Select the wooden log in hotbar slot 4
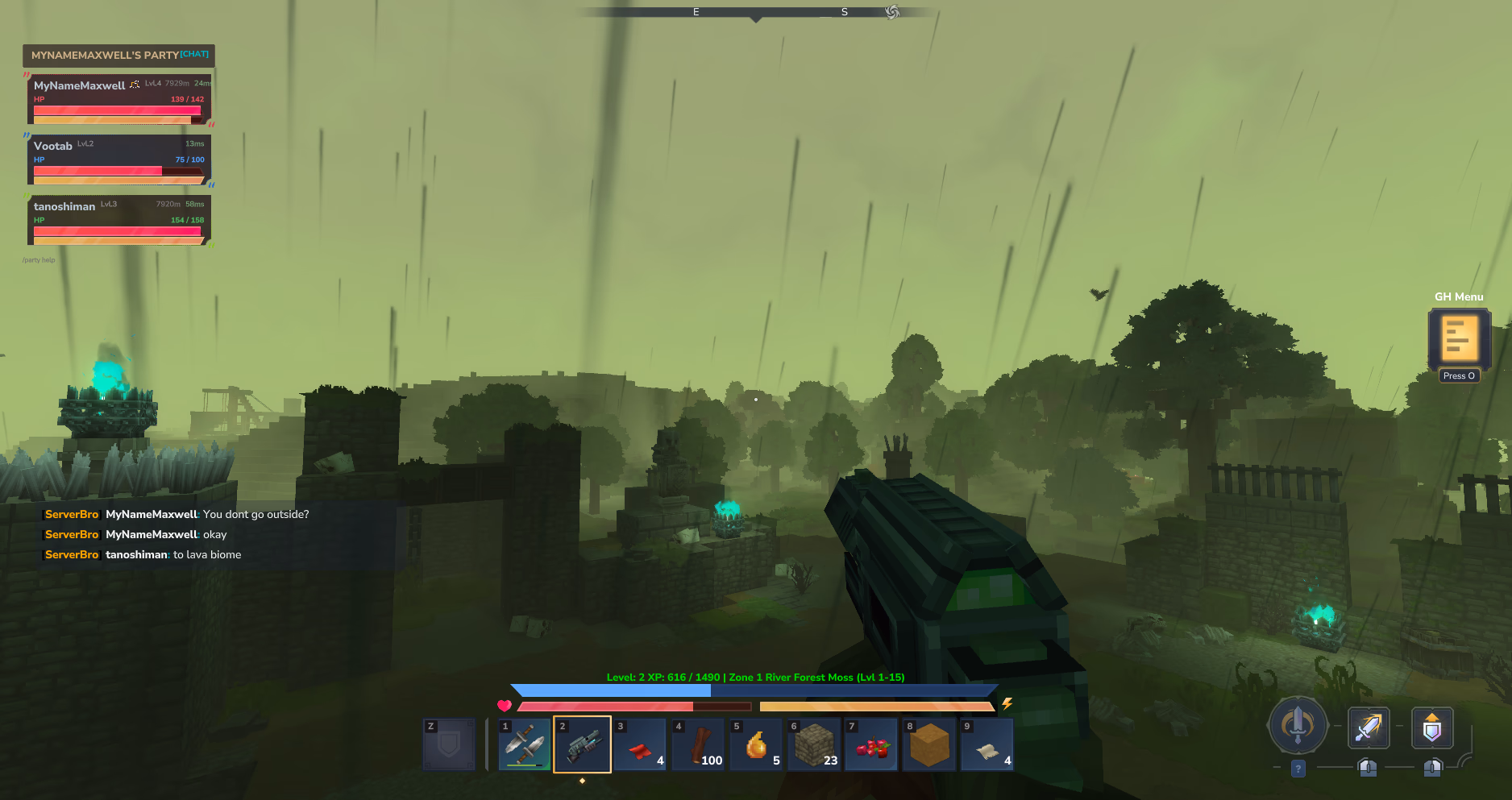This screenshot has height=800, width=1512. tap(698, 743)
